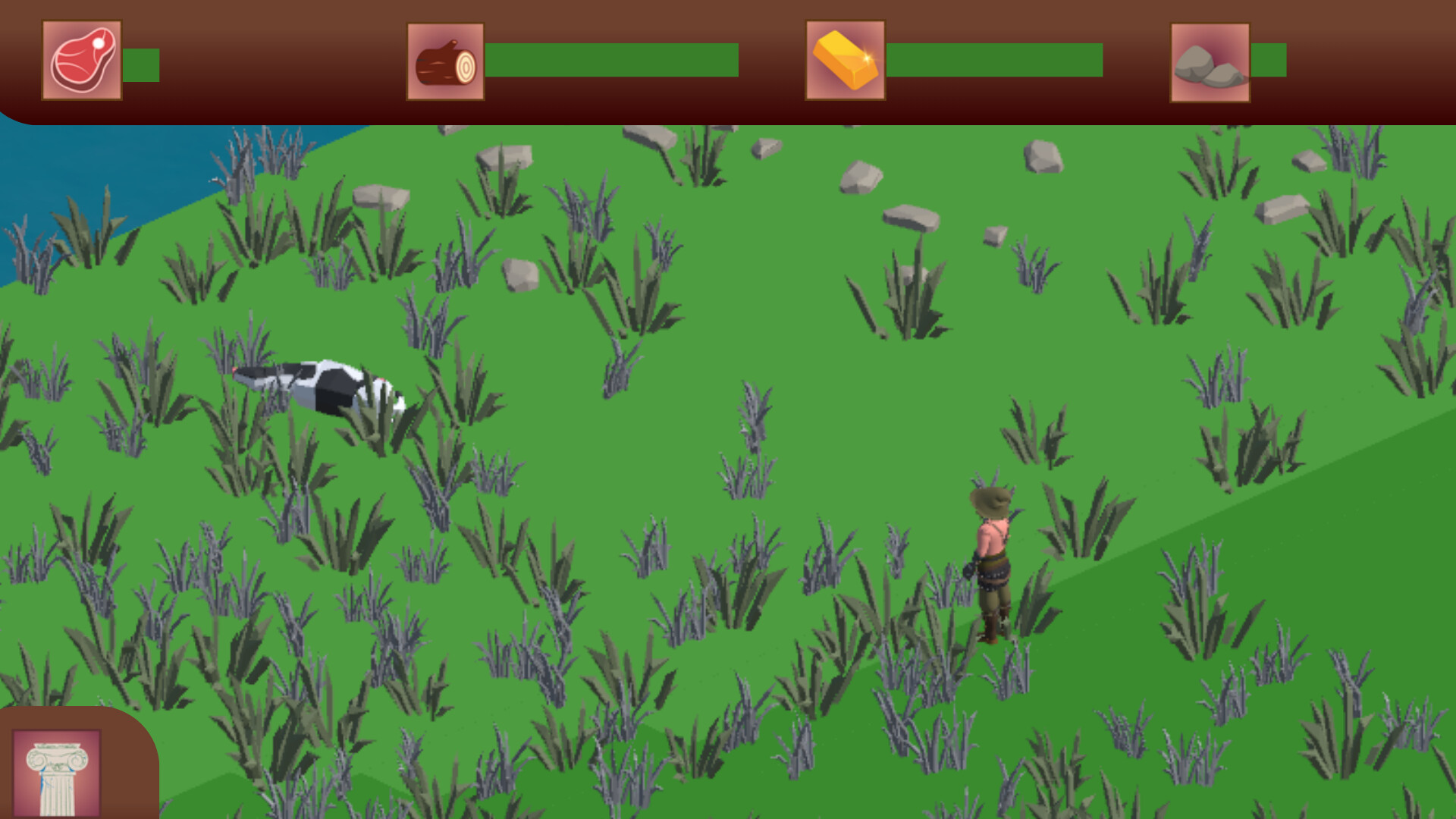The image size is (1456, 819).
Task: Click the stone icon at top right
Action: [x=1209, y=61]
